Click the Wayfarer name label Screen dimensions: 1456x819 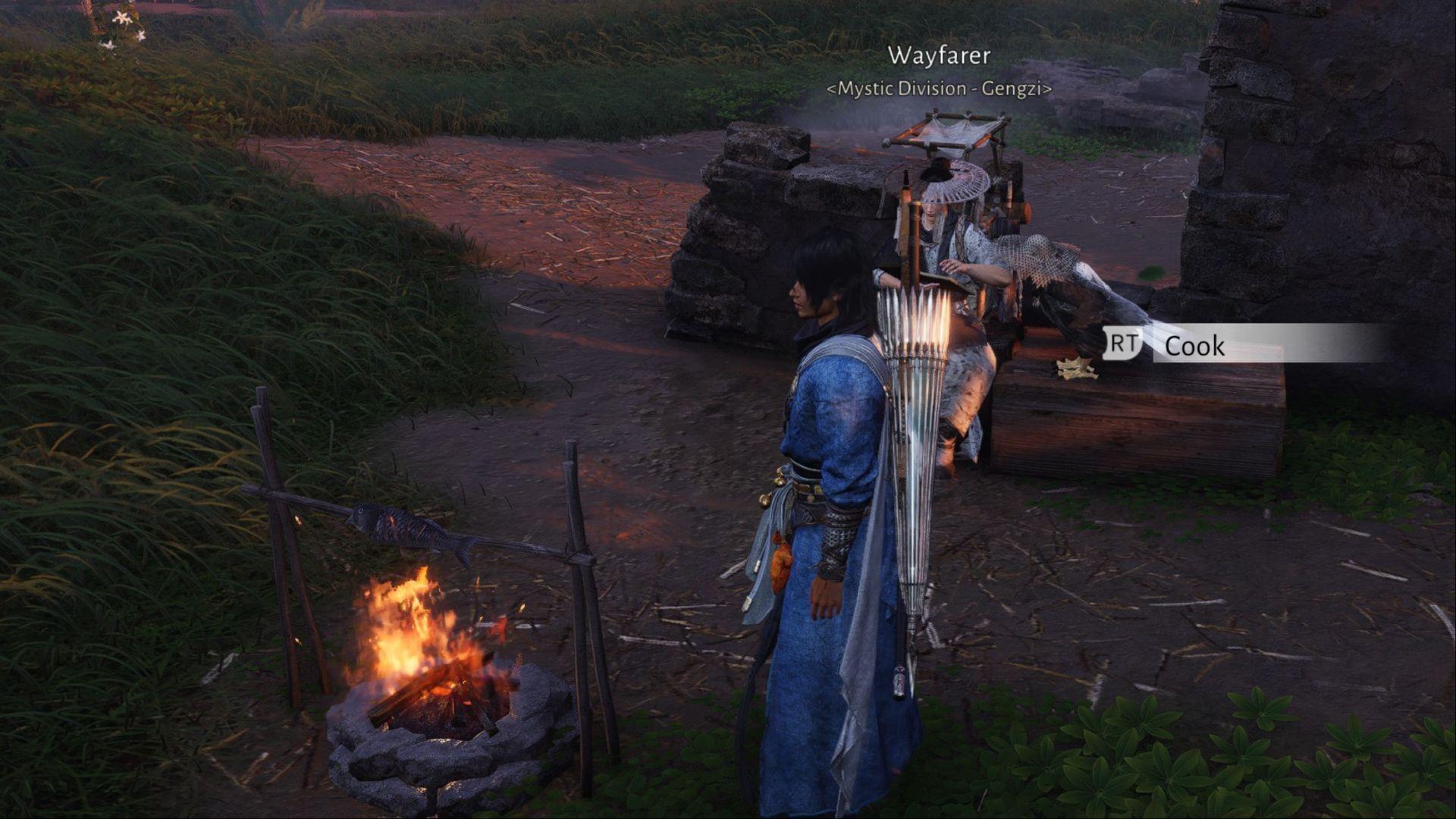coord(940,55)
